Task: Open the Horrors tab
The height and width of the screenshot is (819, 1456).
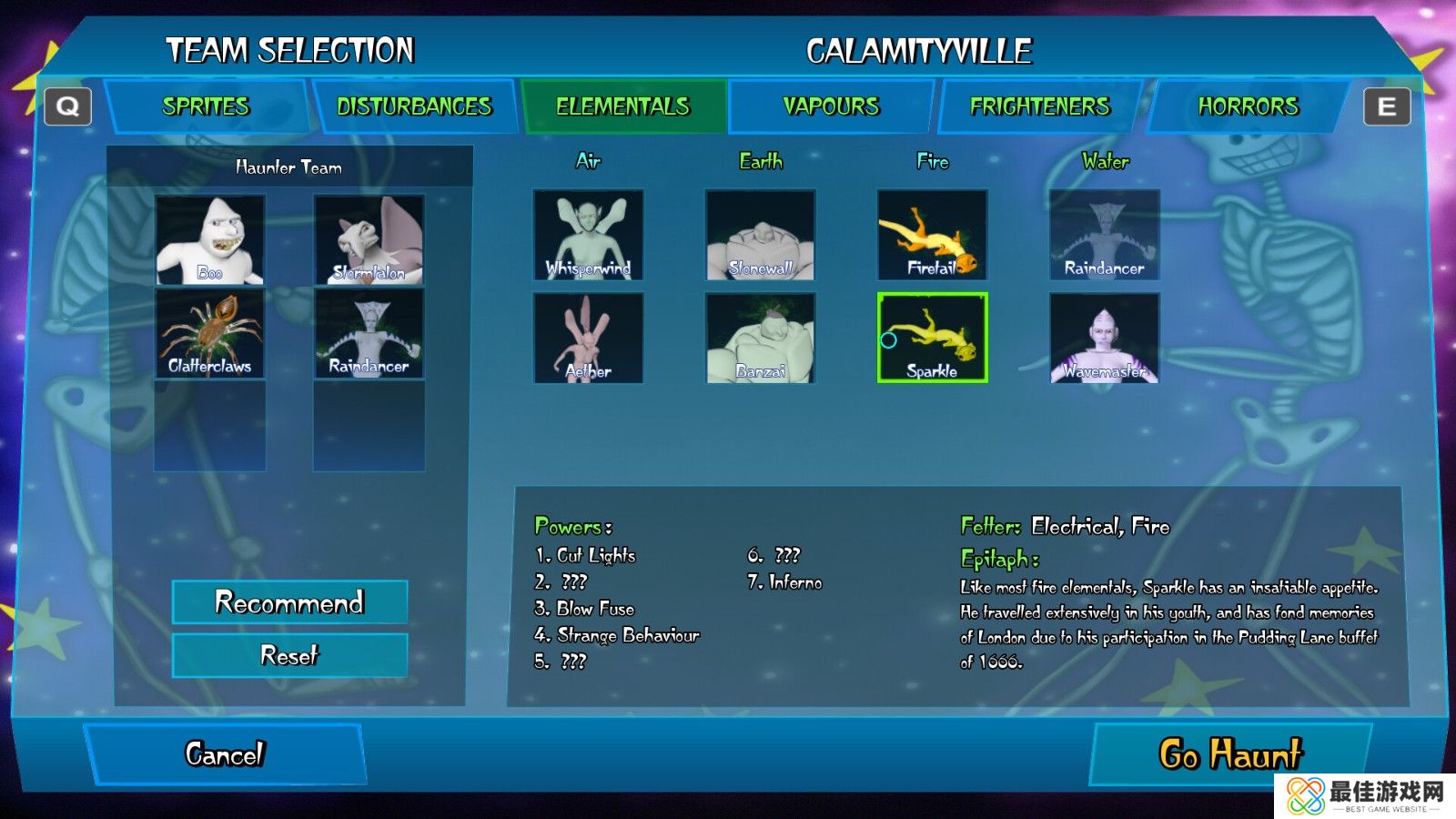Action: click(1248, 106)
